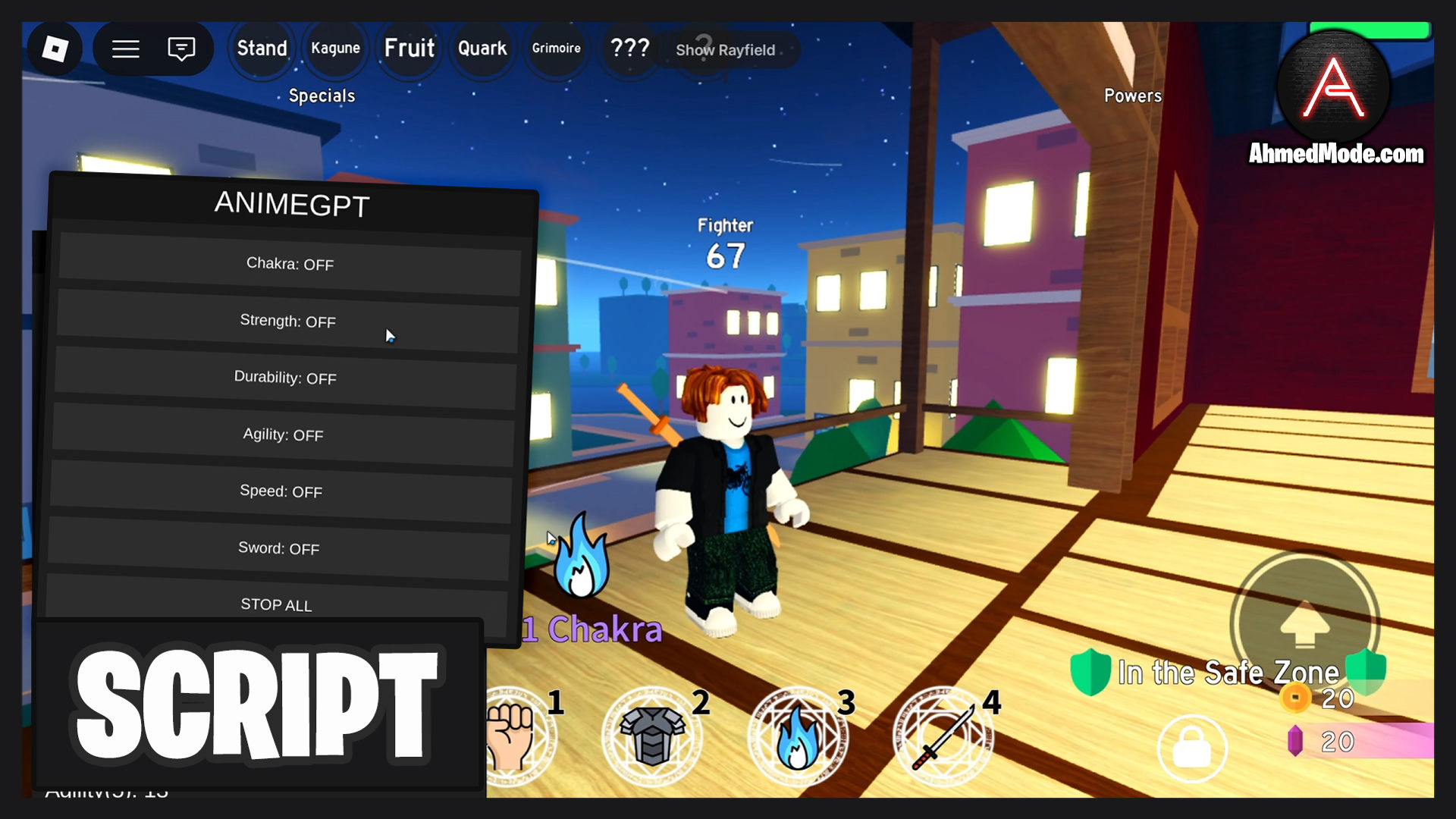The width and height of the screenshot is (1456, 819).
Task: Toggle the Speed: OFF option
Action: 281,491
